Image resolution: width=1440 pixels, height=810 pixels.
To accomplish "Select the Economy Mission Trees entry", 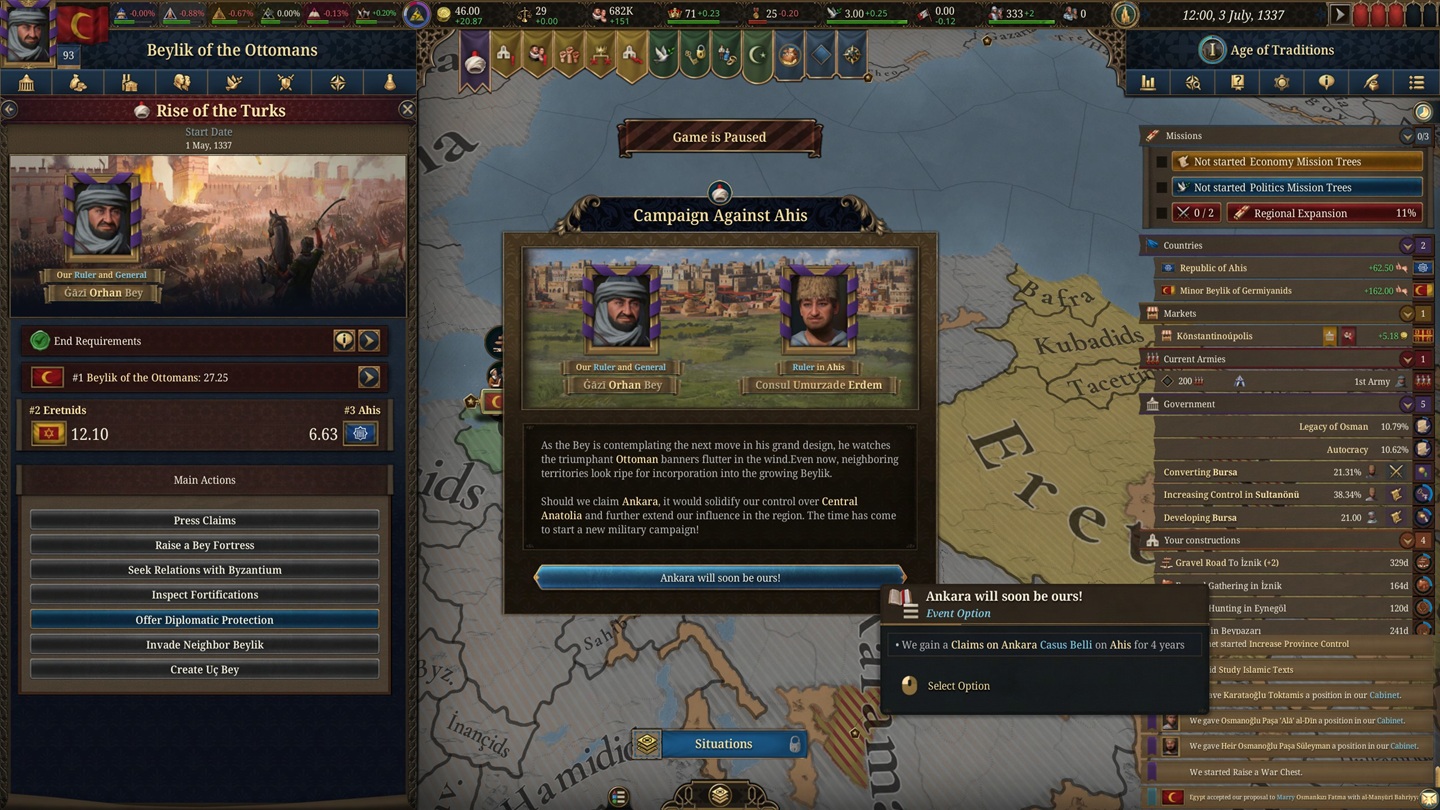I will coord(1296,160).
